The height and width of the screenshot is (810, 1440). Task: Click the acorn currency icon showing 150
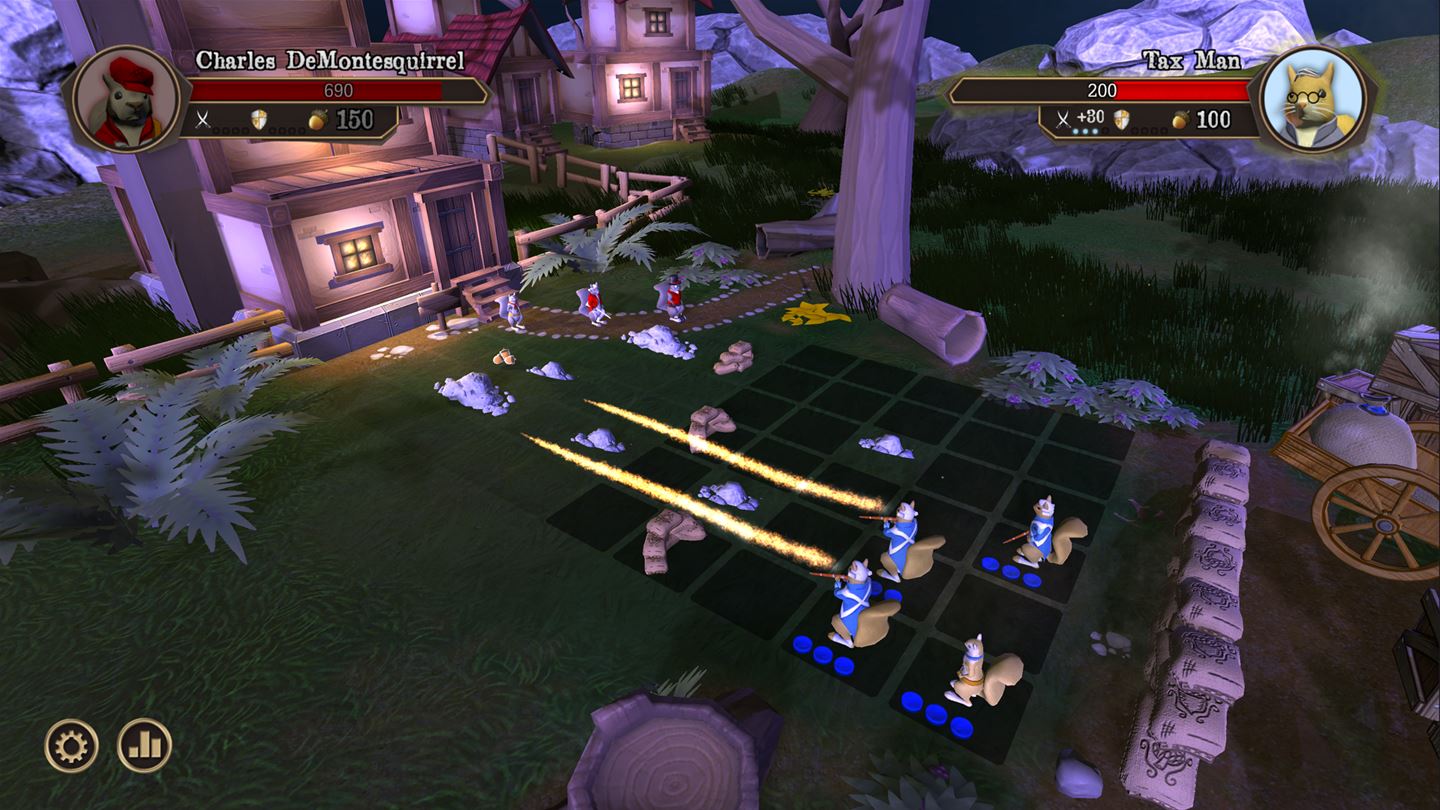click(x=316, y=118)
